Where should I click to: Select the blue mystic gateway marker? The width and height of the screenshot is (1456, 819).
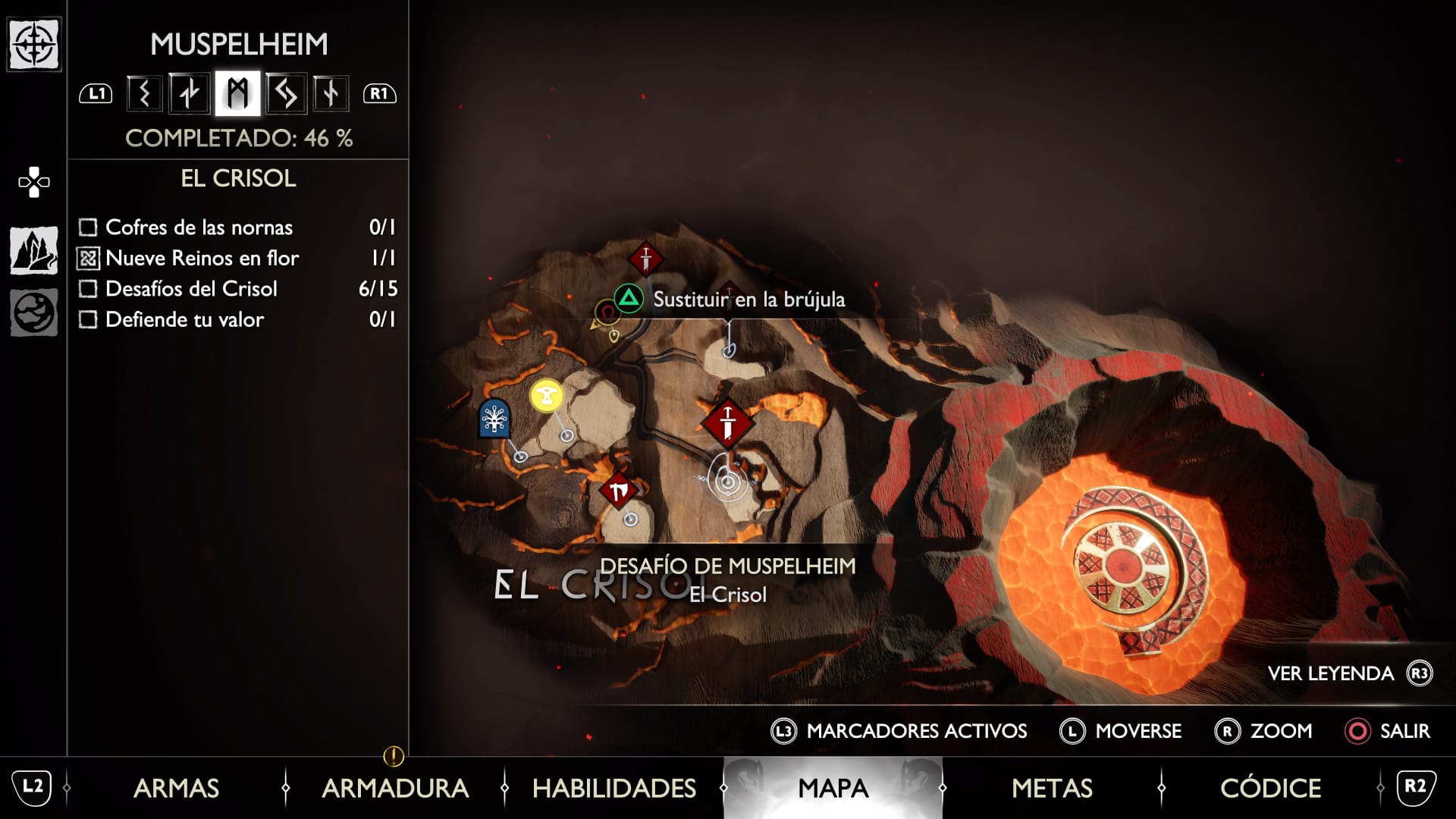(494, 418)
